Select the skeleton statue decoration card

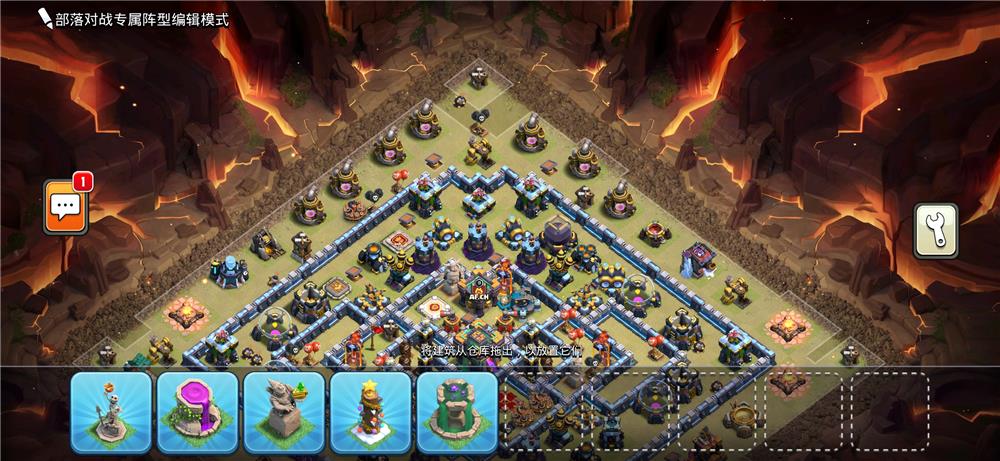(x=111, y=411)
